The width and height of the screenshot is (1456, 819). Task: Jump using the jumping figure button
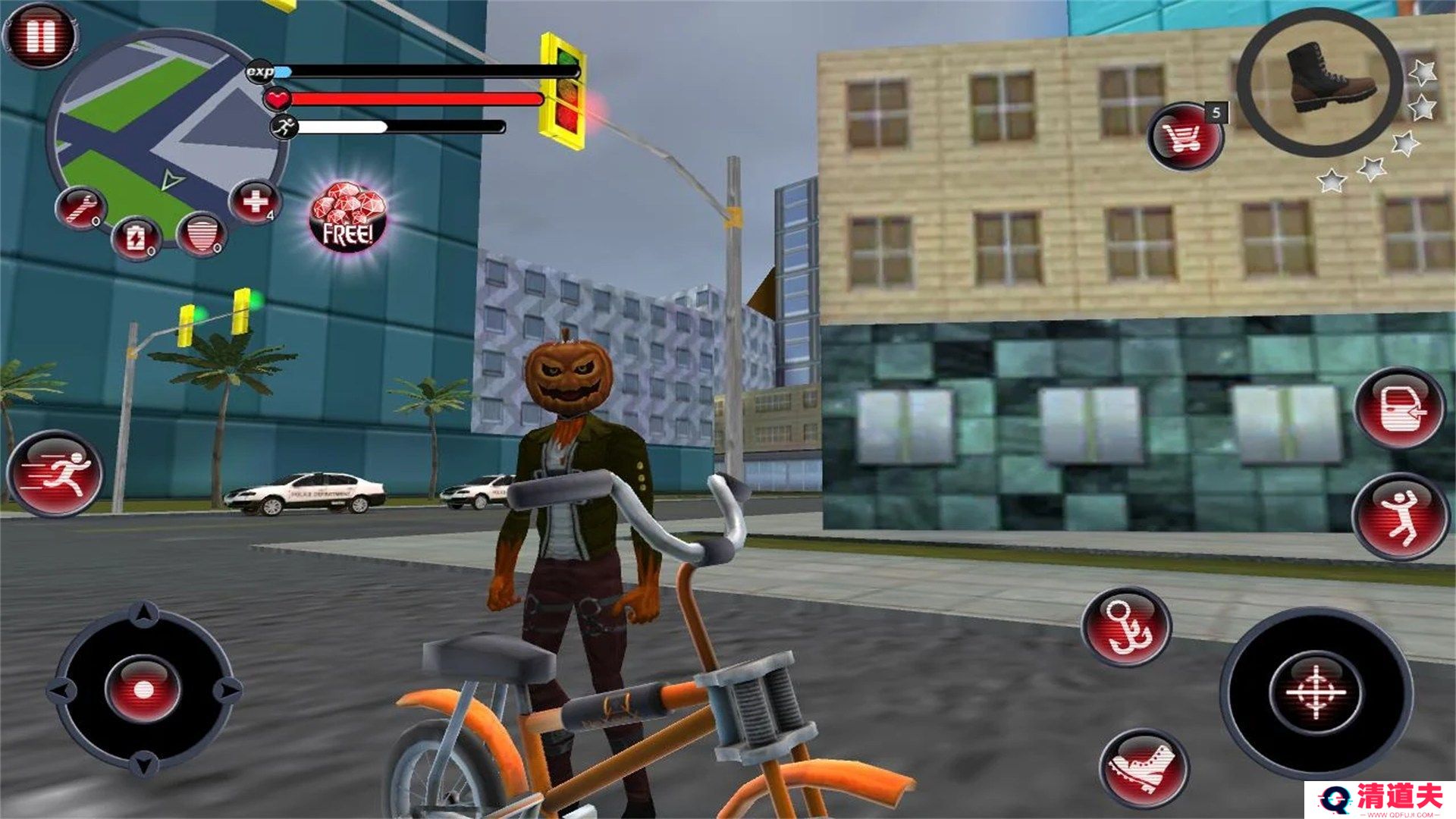point(1400,516)
